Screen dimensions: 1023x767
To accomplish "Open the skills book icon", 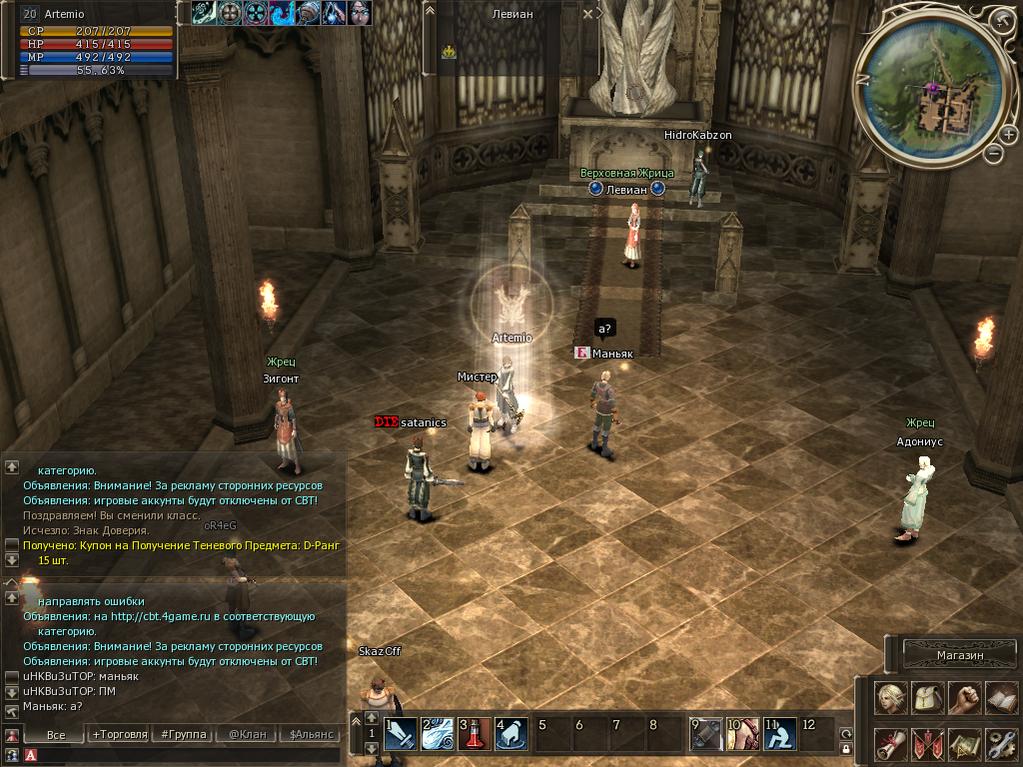I will (1000, 697).
